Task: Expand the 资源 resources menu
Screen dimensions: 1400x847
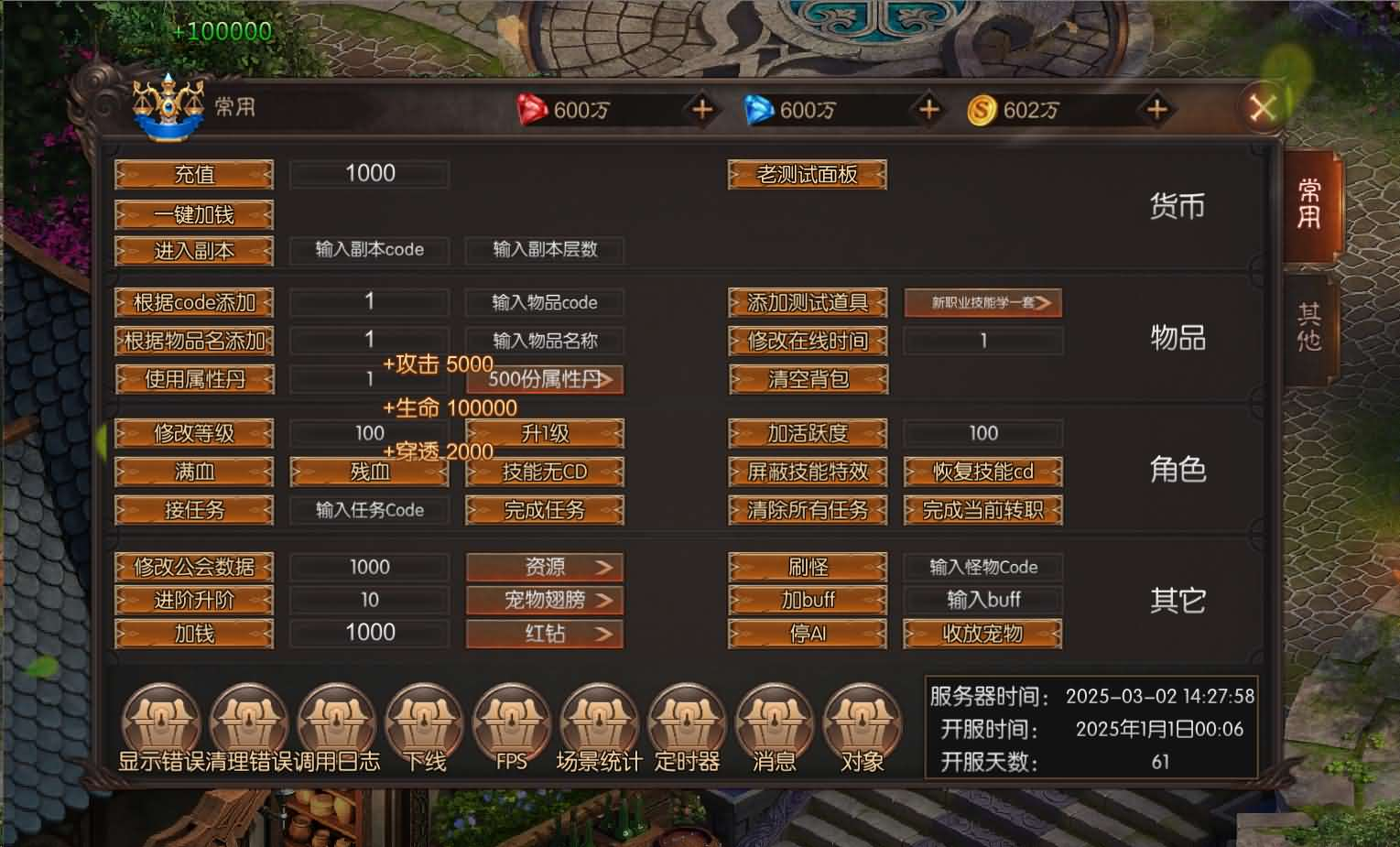Action: (x=544, y=567)
